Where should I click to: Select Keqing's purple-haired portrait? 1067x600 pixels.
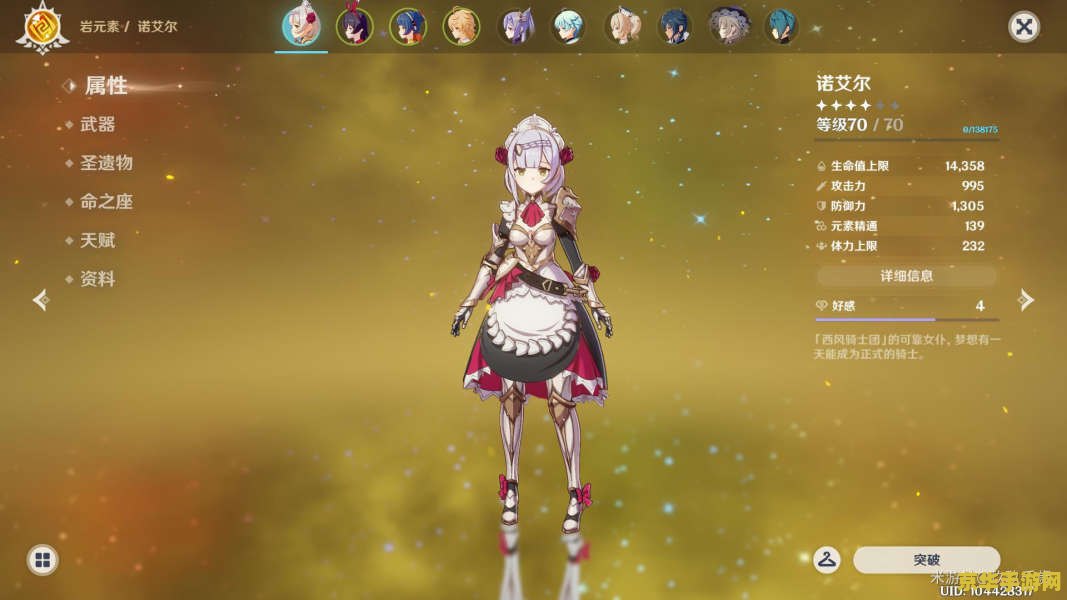point(516,27)
